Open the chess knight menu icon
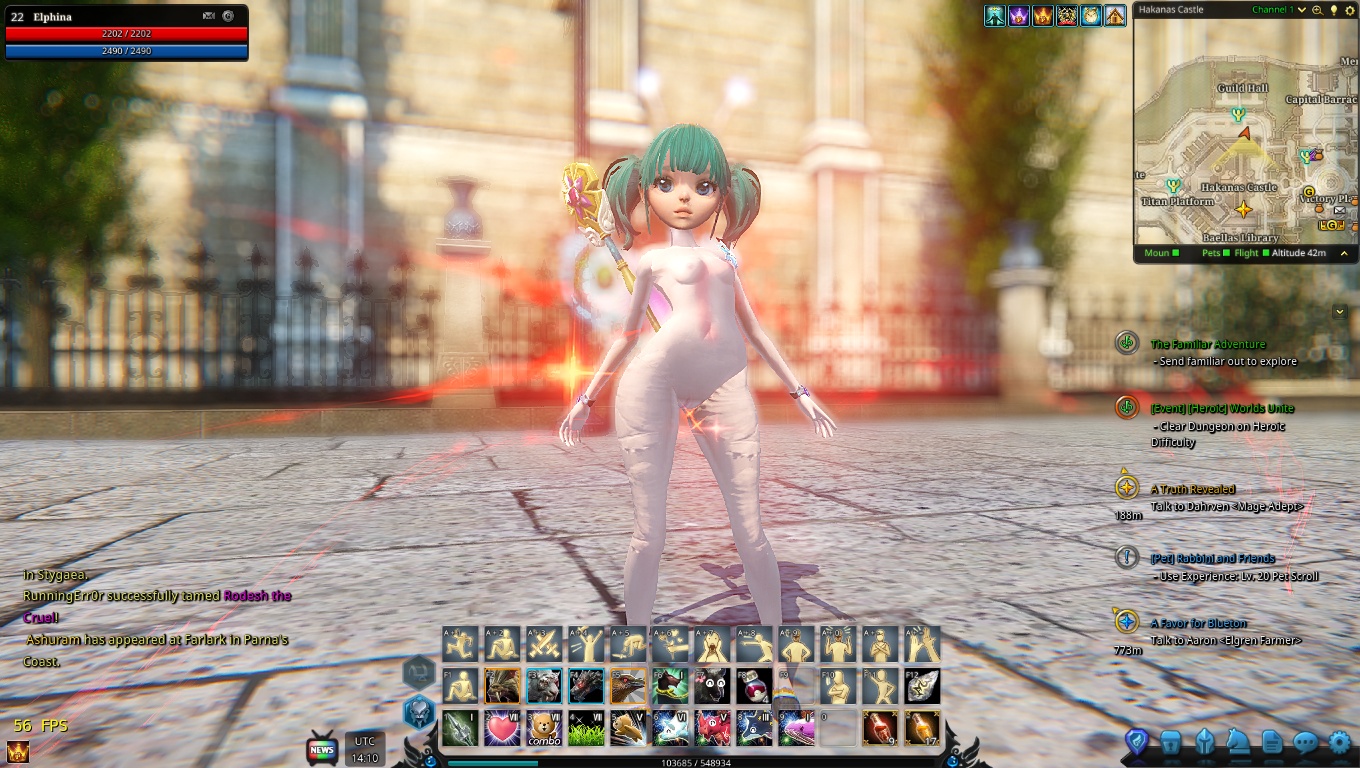1360x768 pixels. coord(1238,742)
